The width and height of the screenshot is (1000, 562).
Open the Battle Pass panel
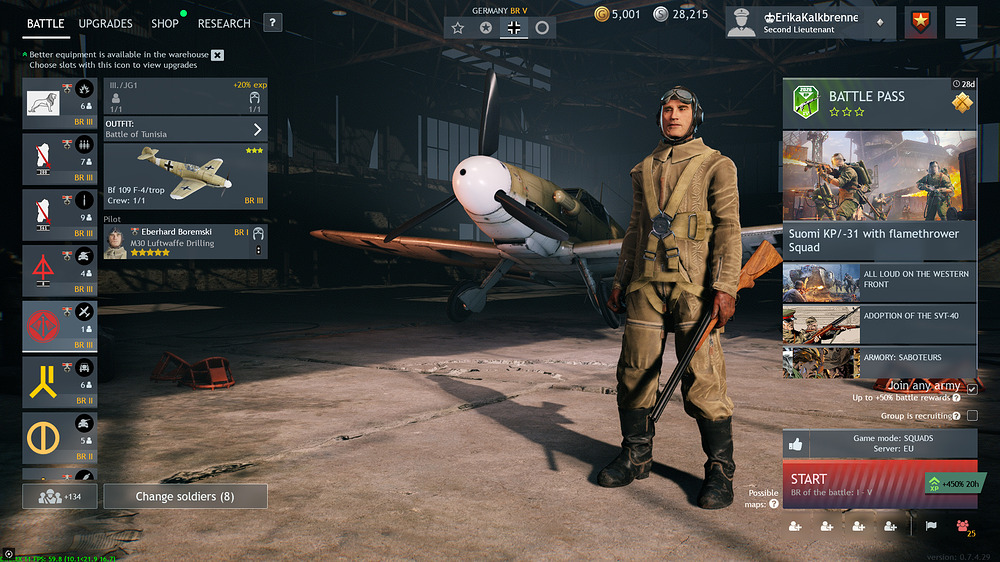879,101
